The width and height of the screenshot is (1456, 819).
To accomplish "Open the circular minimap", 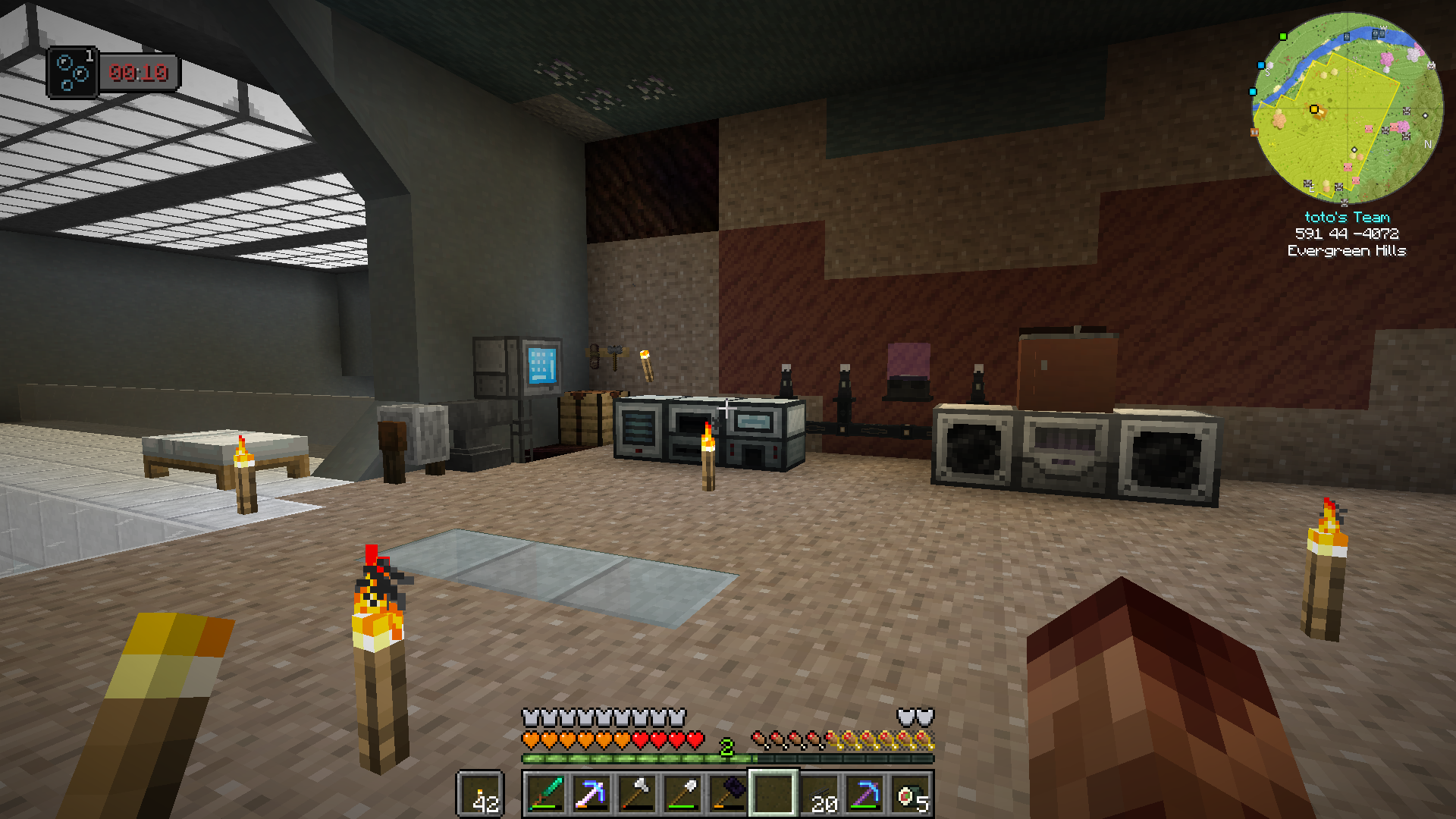I will tap(1347, 108).
